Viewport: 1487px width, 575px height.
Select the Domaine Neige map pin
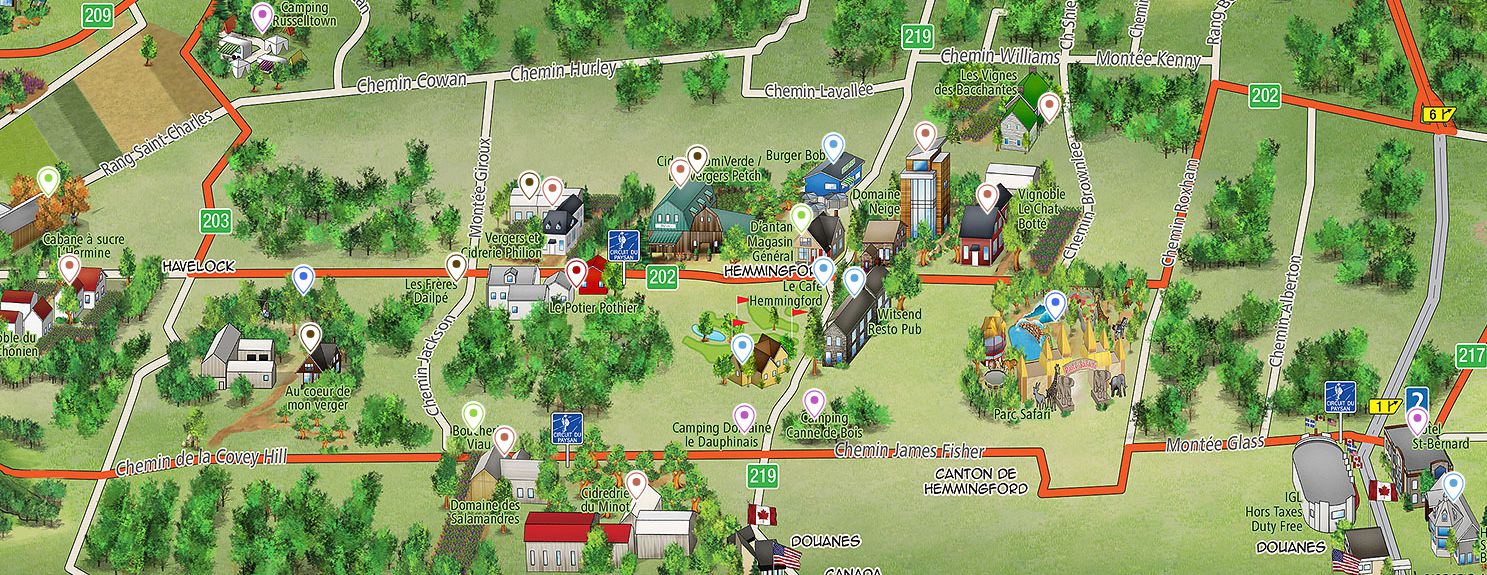click(926, 134)
